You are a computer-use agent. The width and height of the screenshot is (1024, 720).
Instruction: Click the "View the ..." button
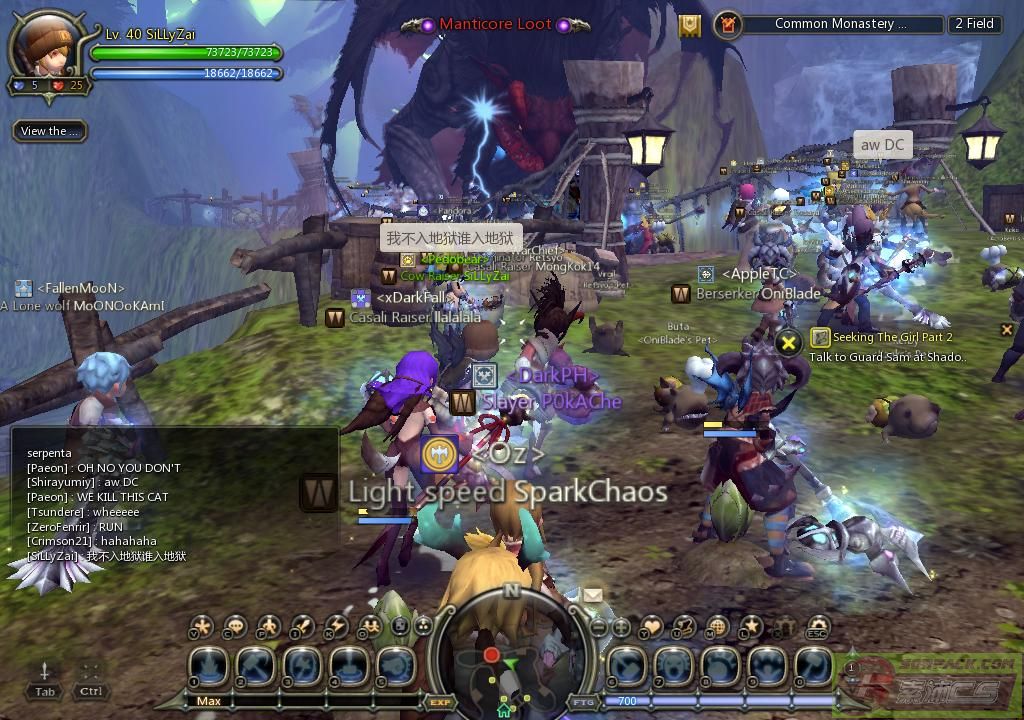point(49,131)
